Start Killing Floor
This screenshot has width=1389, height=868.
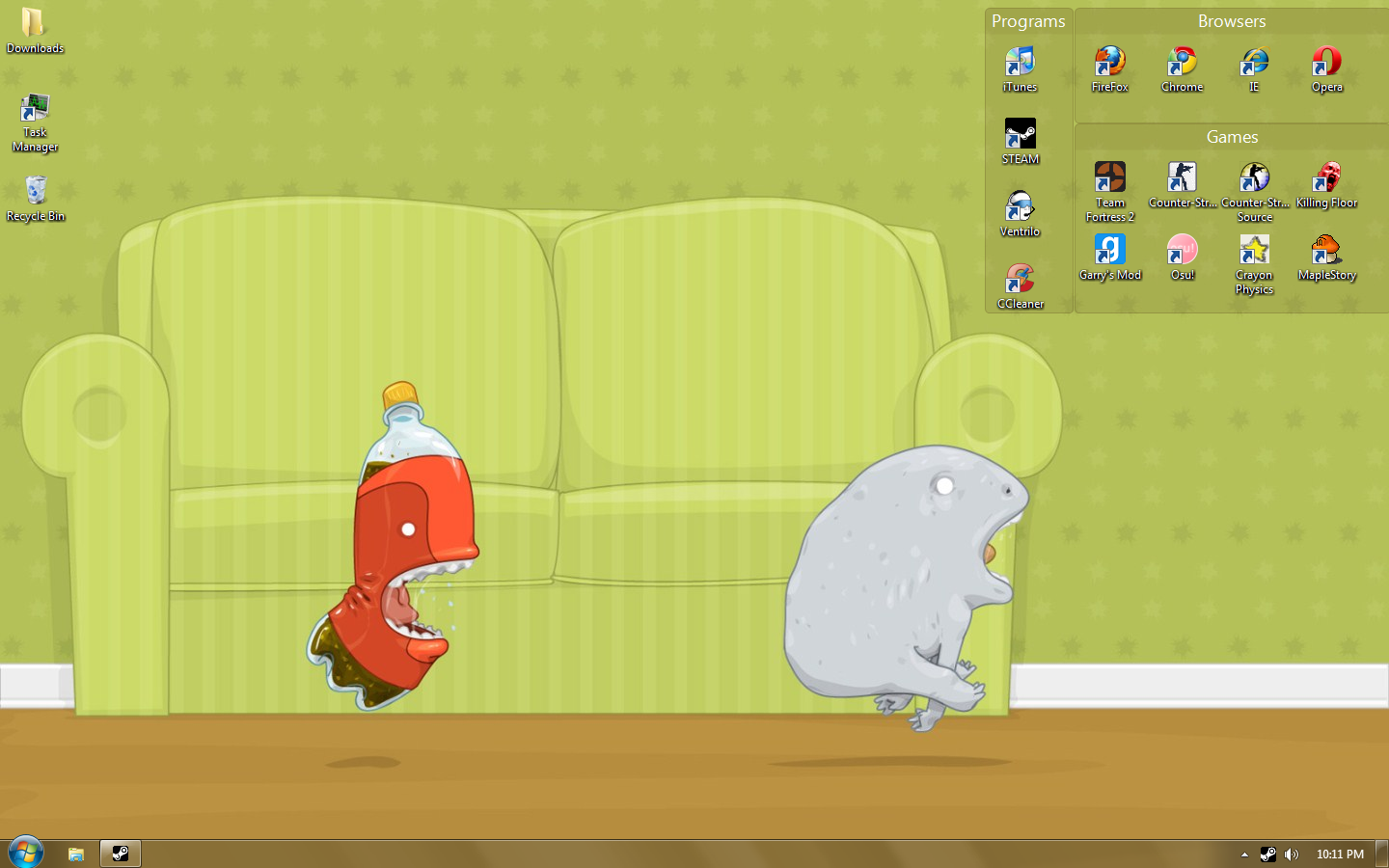pyautogui.click(x=1326, y=178)
